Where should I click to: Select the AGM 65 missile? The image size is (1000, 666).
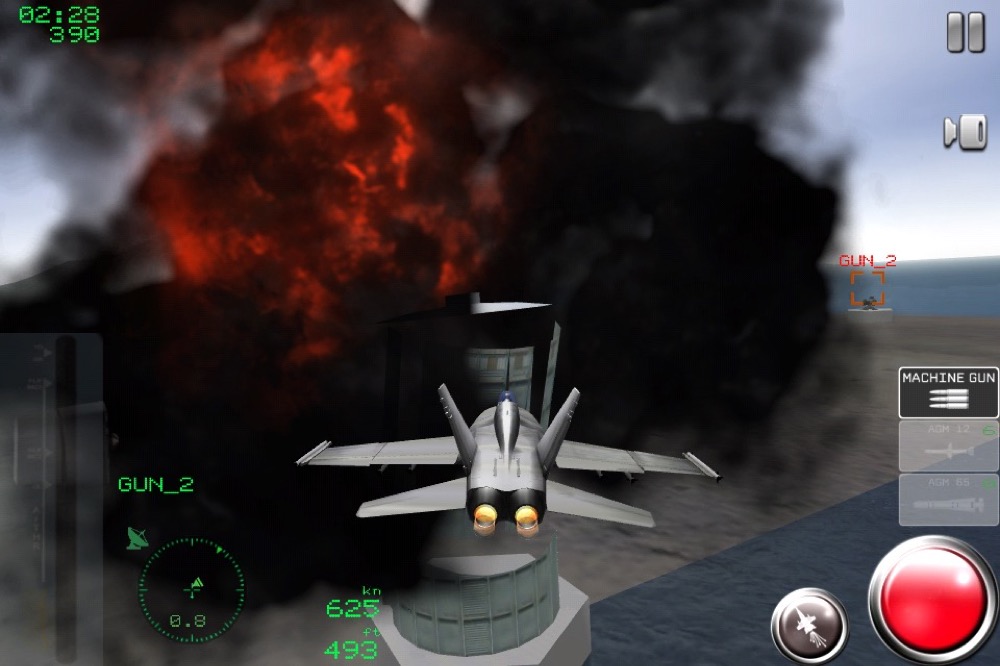pyautogui.click(x=948, y=499)
